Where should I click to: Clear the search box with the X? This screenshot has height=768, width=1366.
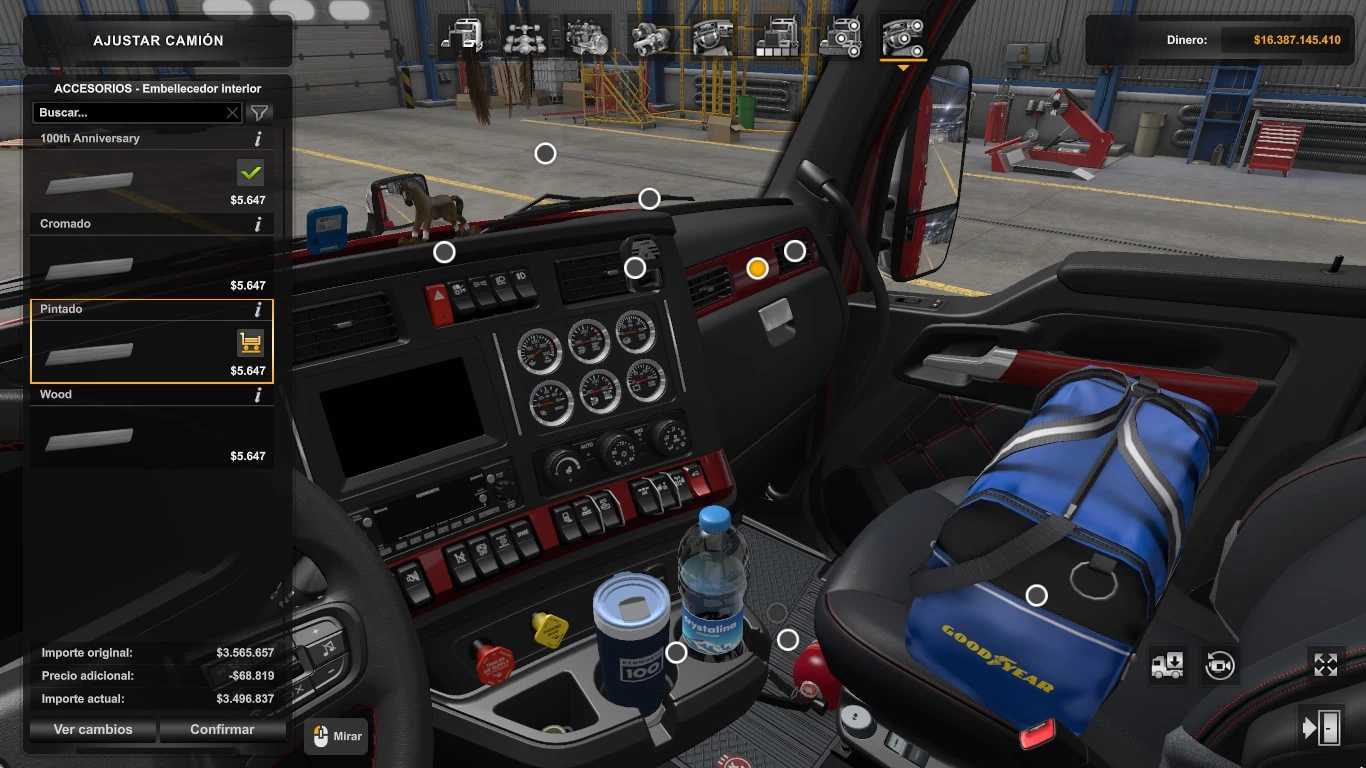[232, 113]
